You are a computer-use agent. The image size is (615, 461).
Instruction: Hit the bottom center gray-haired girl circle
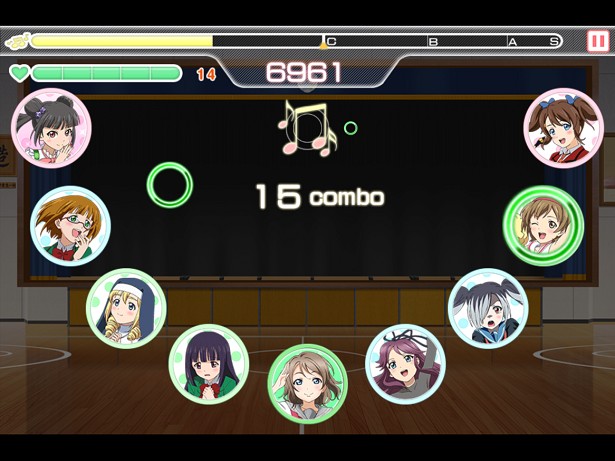307,383
